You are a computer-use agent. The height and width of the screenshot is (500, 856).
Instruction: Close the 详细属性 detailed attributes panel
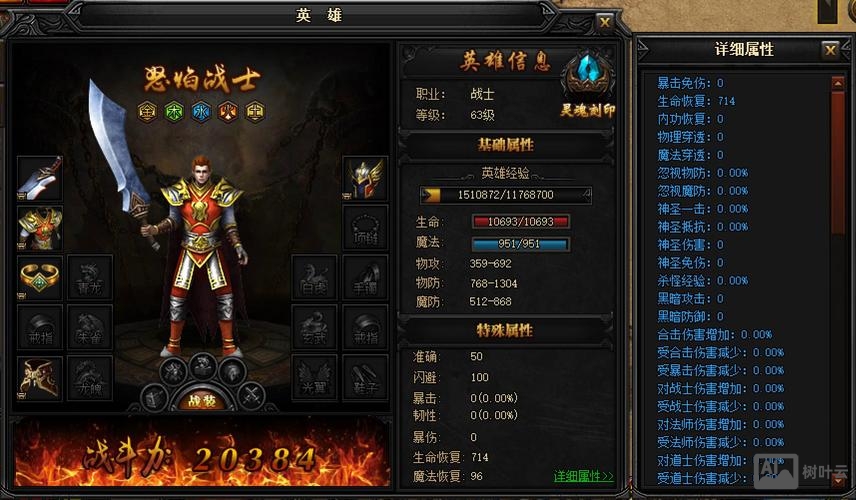830,50
